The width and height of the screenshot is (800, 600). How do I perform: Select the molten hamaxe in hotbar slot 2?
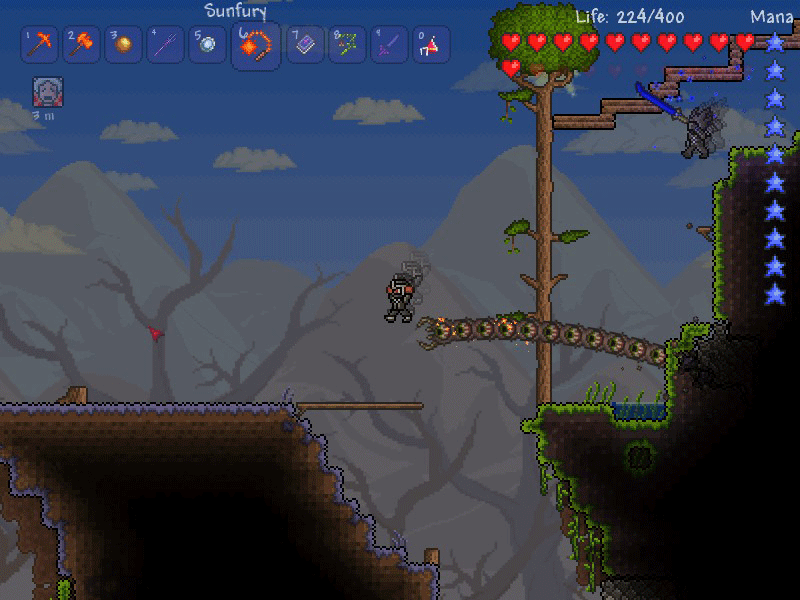point(82,44)
